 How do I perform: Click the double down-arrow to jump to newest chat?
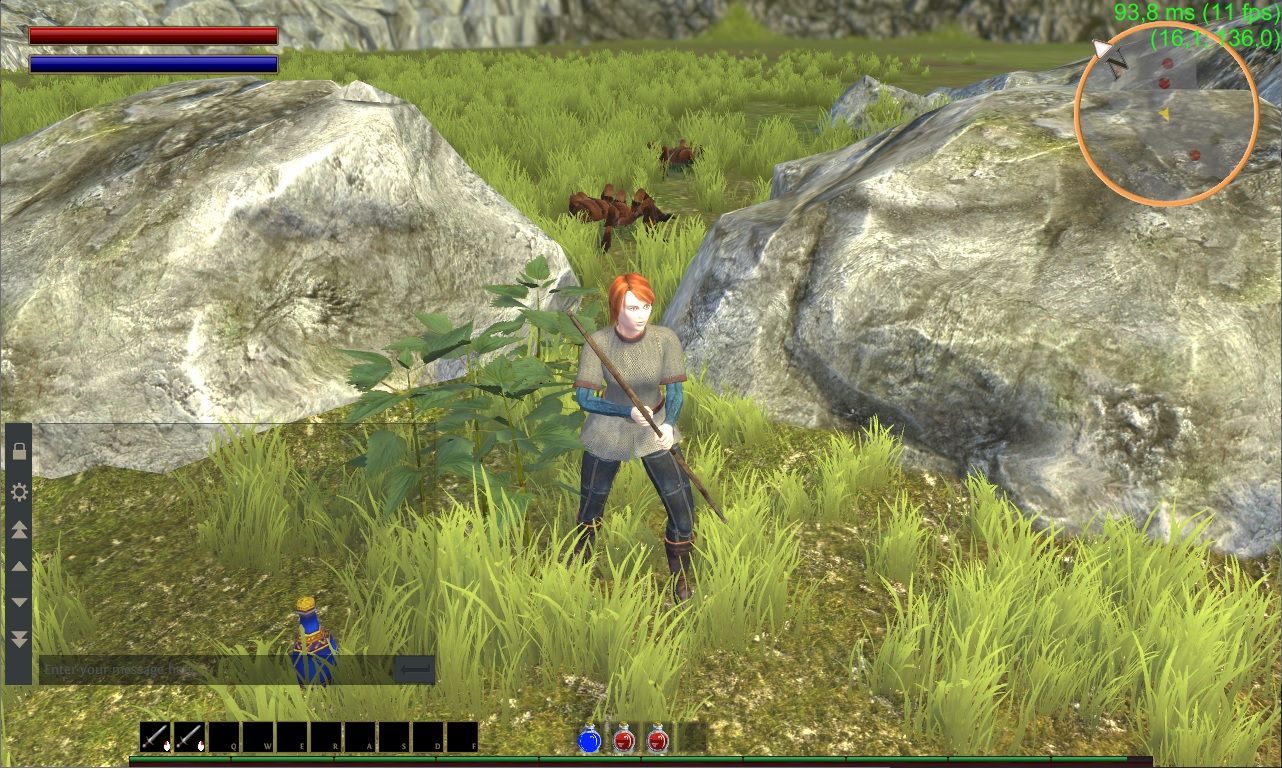click(18, 639)
